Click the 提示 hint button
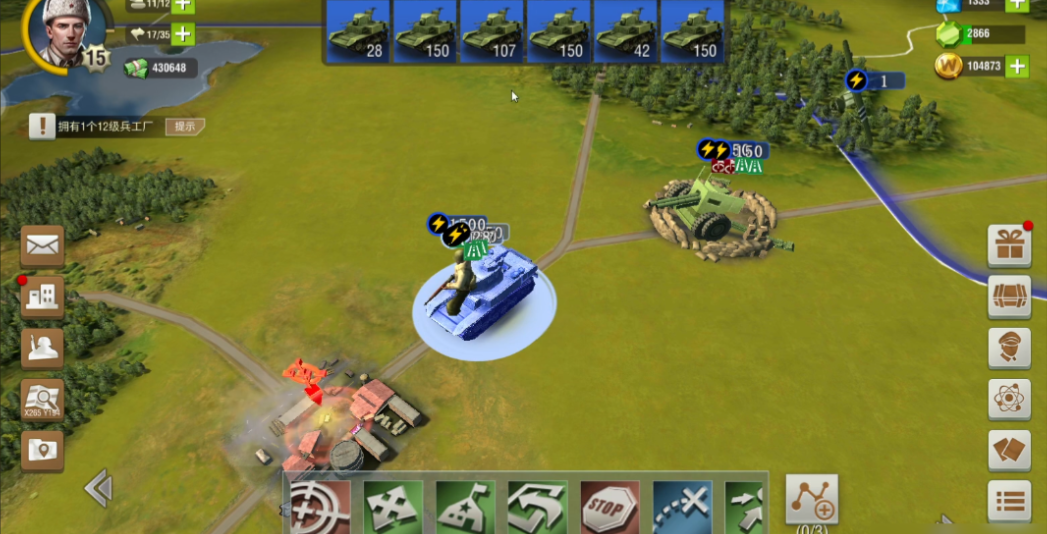The image size is (1047, 534). point(185,126)
